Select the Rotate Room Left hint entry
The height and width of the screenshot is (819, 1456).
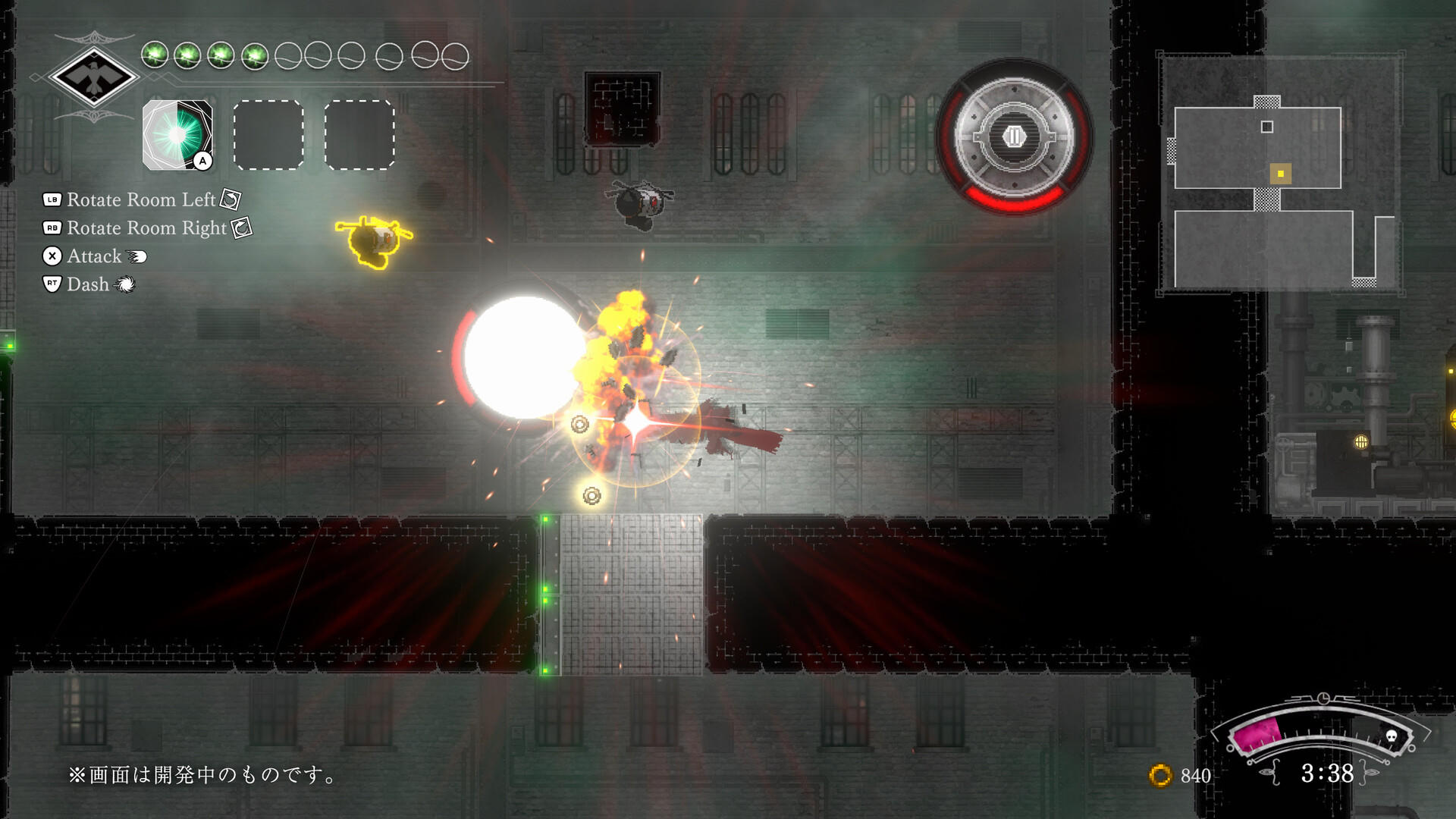140,200
